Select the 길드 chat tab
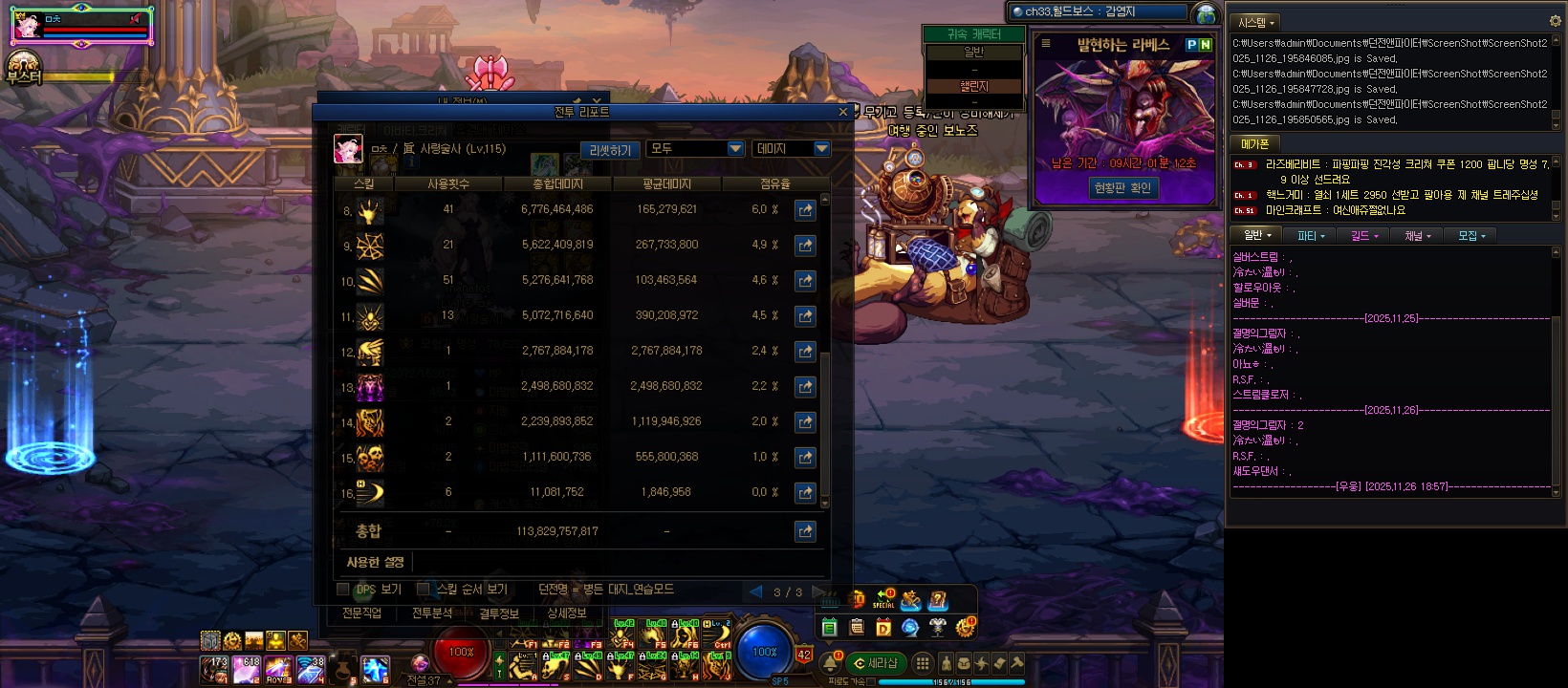Image resolution: width=1568 pixels, height=688 pixels. 1363,236
